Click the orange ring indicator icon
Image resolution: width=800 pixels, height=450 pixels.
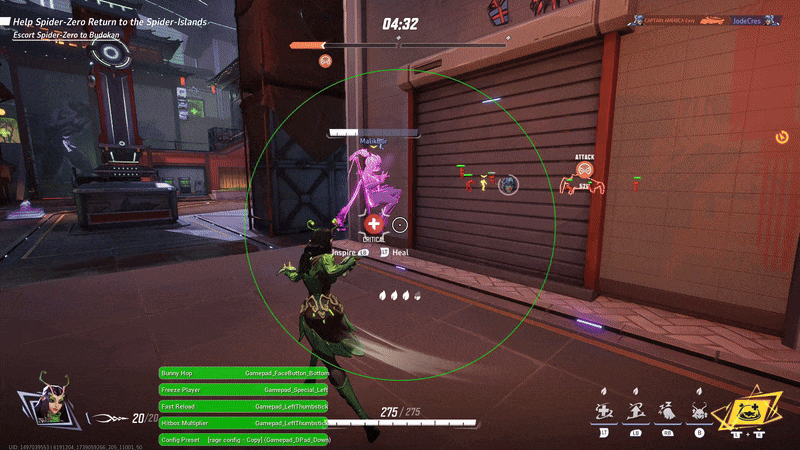pos(781,136)
